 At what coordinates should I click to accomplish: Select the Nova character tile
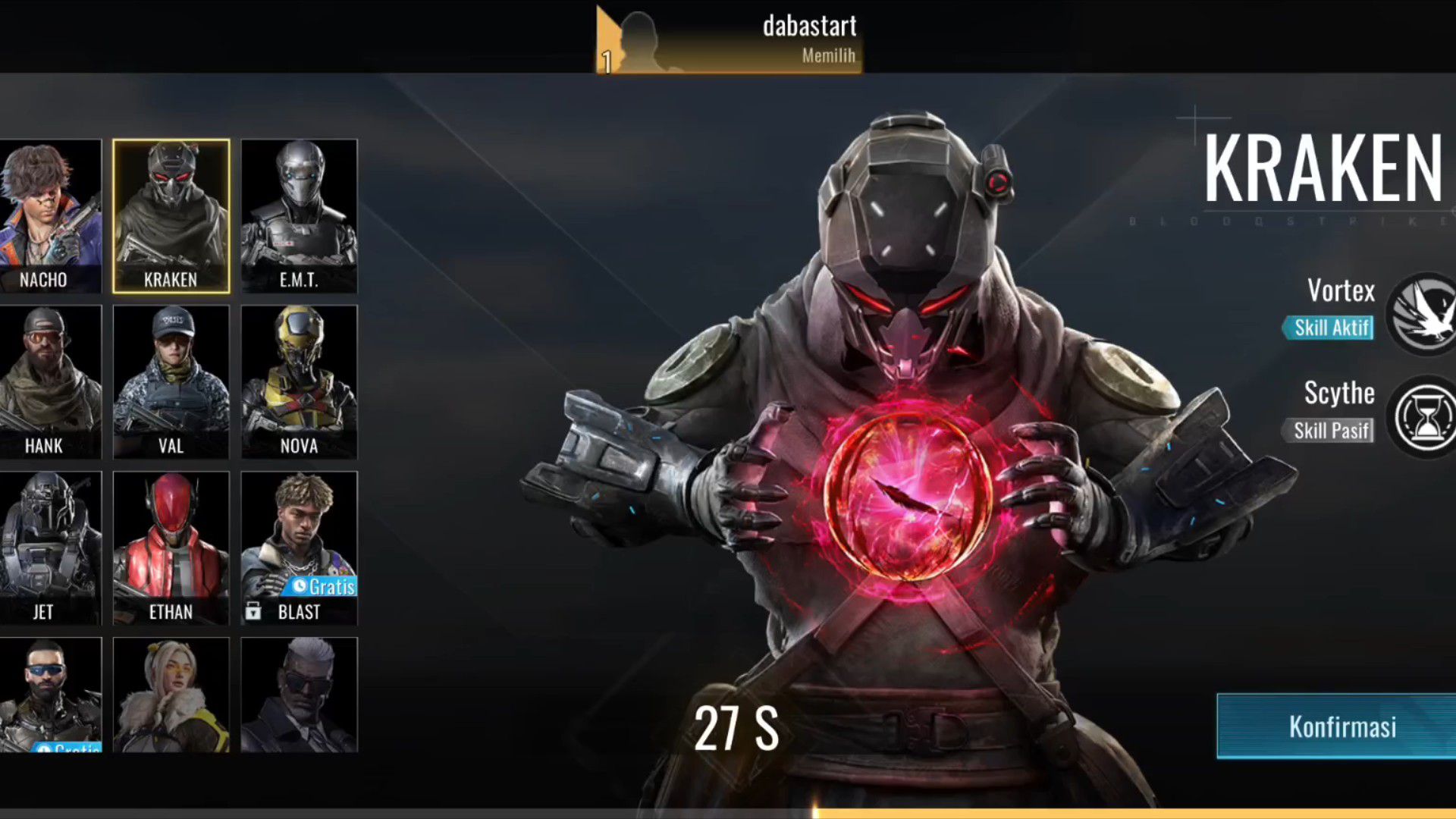pyautogui.click(x=299, y=381)
